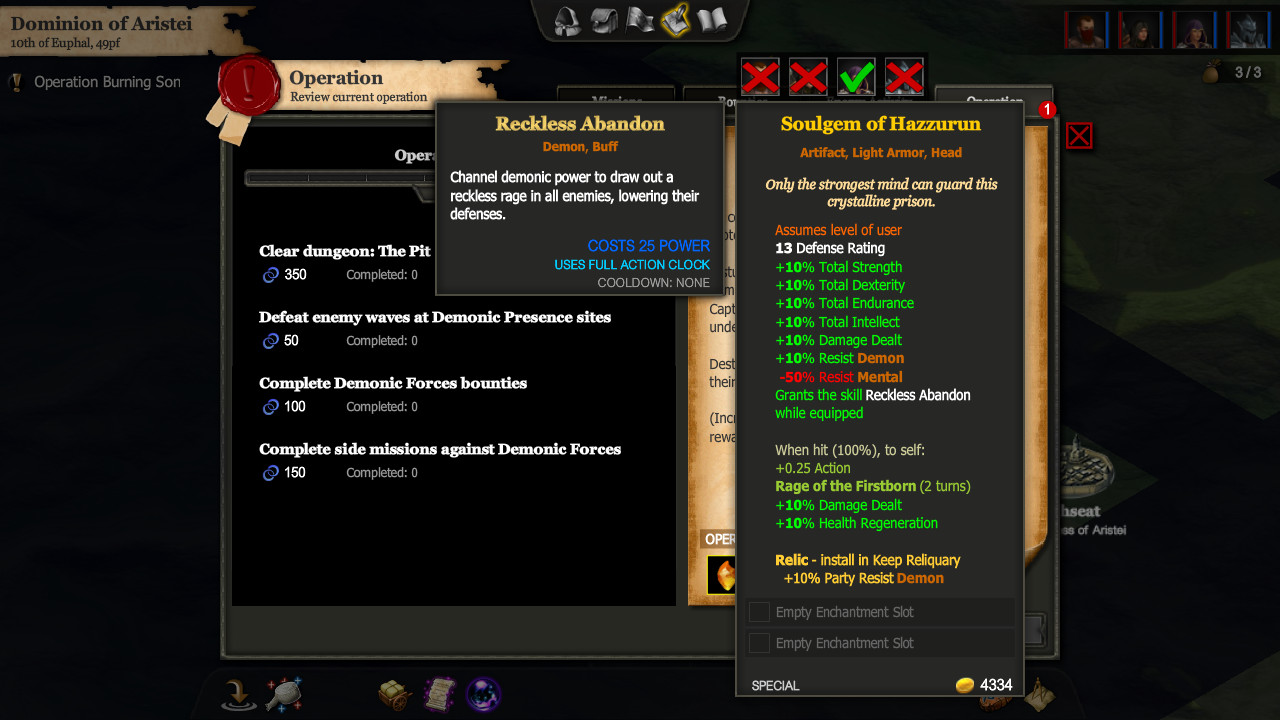Toggle the first Empty Enchantment Slot checkbox
This screenshot has width=1280, height=720.
tap(759, 611)
